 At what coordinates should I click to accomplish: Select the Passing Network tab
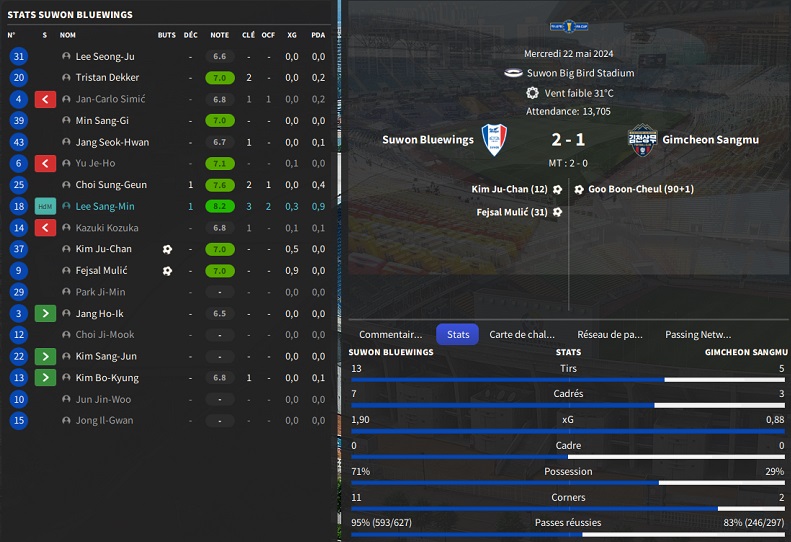click(698, 335)
